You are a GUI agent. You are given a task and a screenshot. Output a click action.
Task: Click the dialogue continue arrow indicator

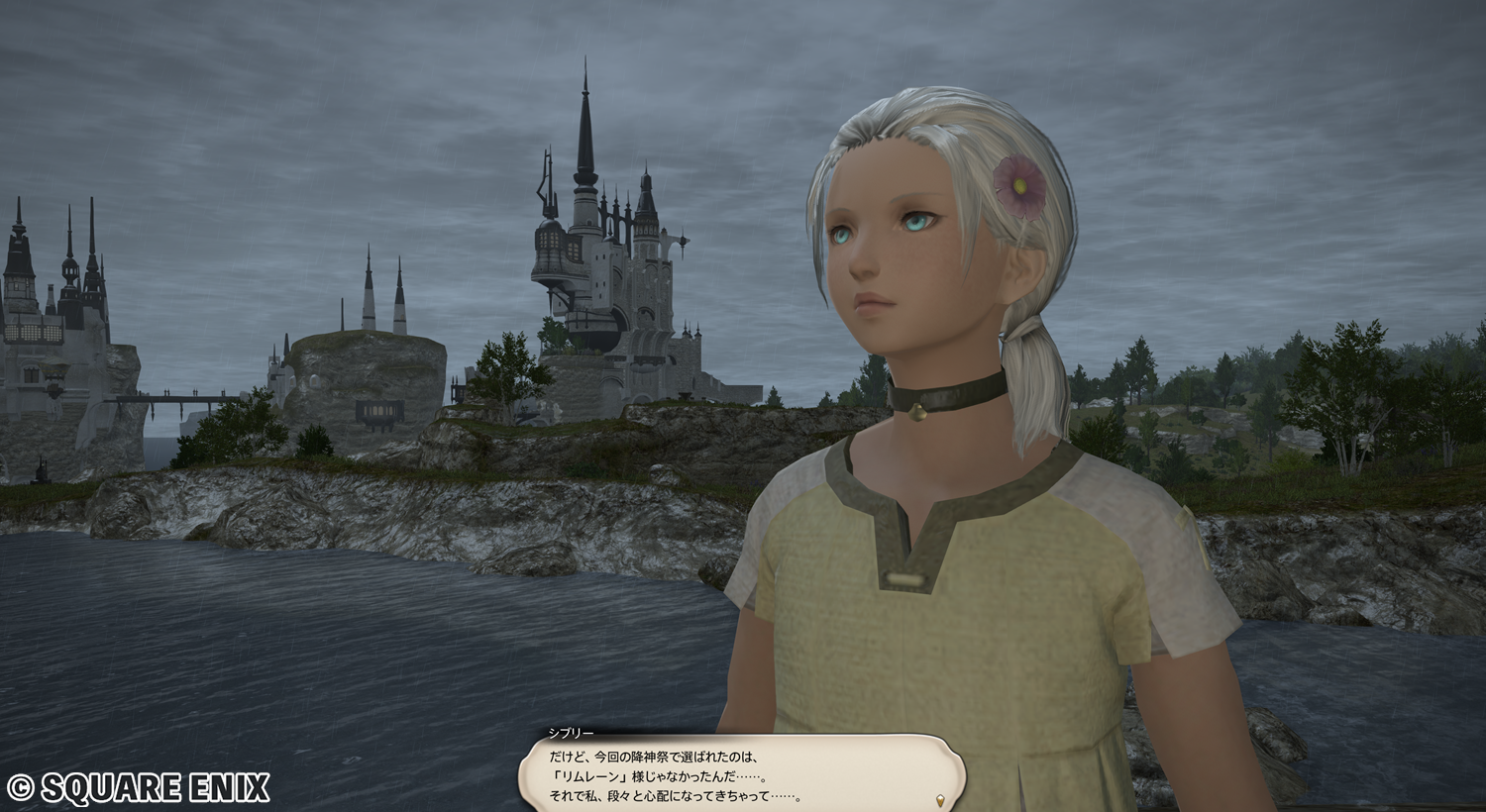[939, 798]
